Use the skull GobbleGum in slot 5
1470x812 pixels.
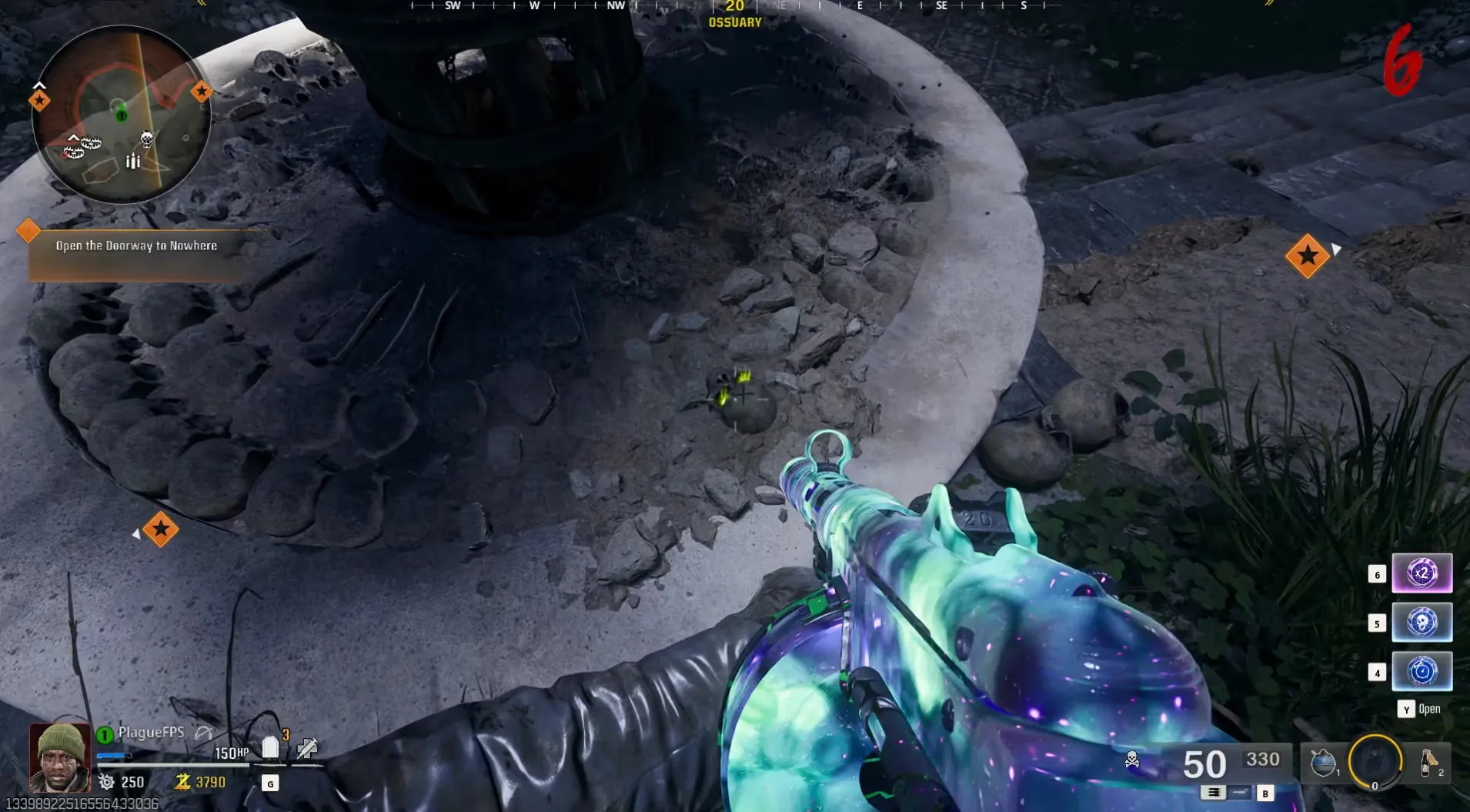(1422, 622)
